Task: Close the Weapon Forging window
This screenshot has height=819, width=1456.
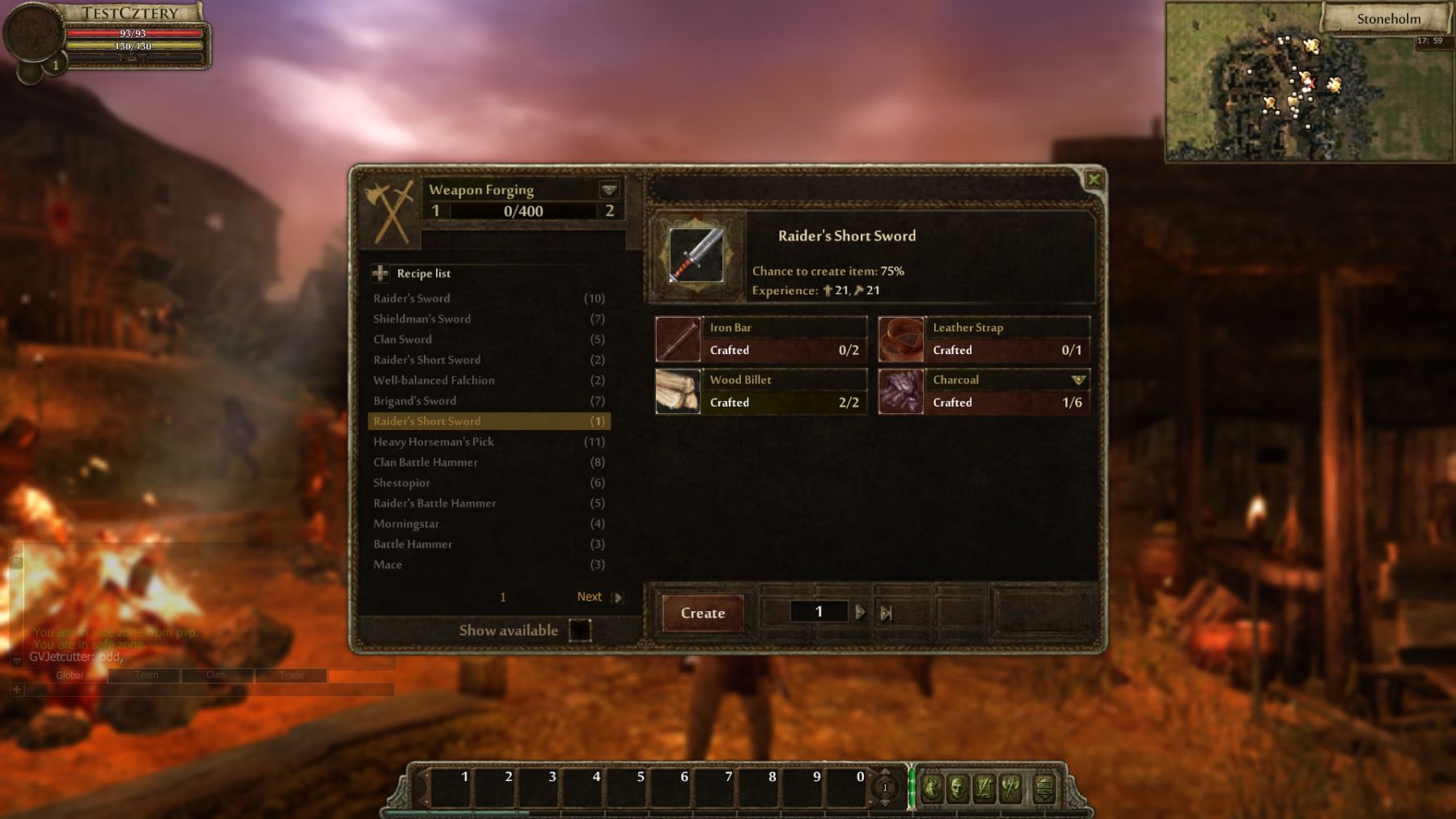Action: 1094,179
